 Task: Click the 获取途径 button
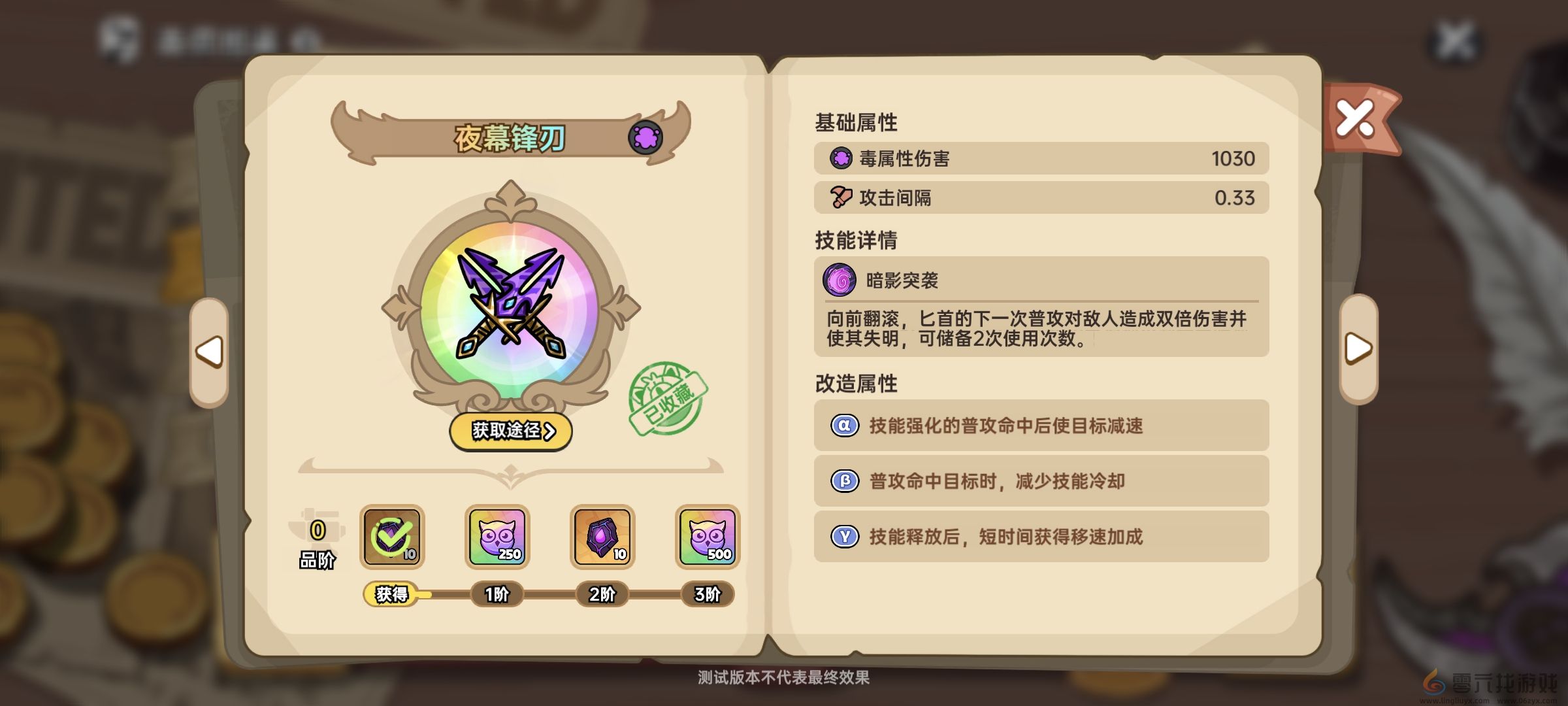[512, 431]
